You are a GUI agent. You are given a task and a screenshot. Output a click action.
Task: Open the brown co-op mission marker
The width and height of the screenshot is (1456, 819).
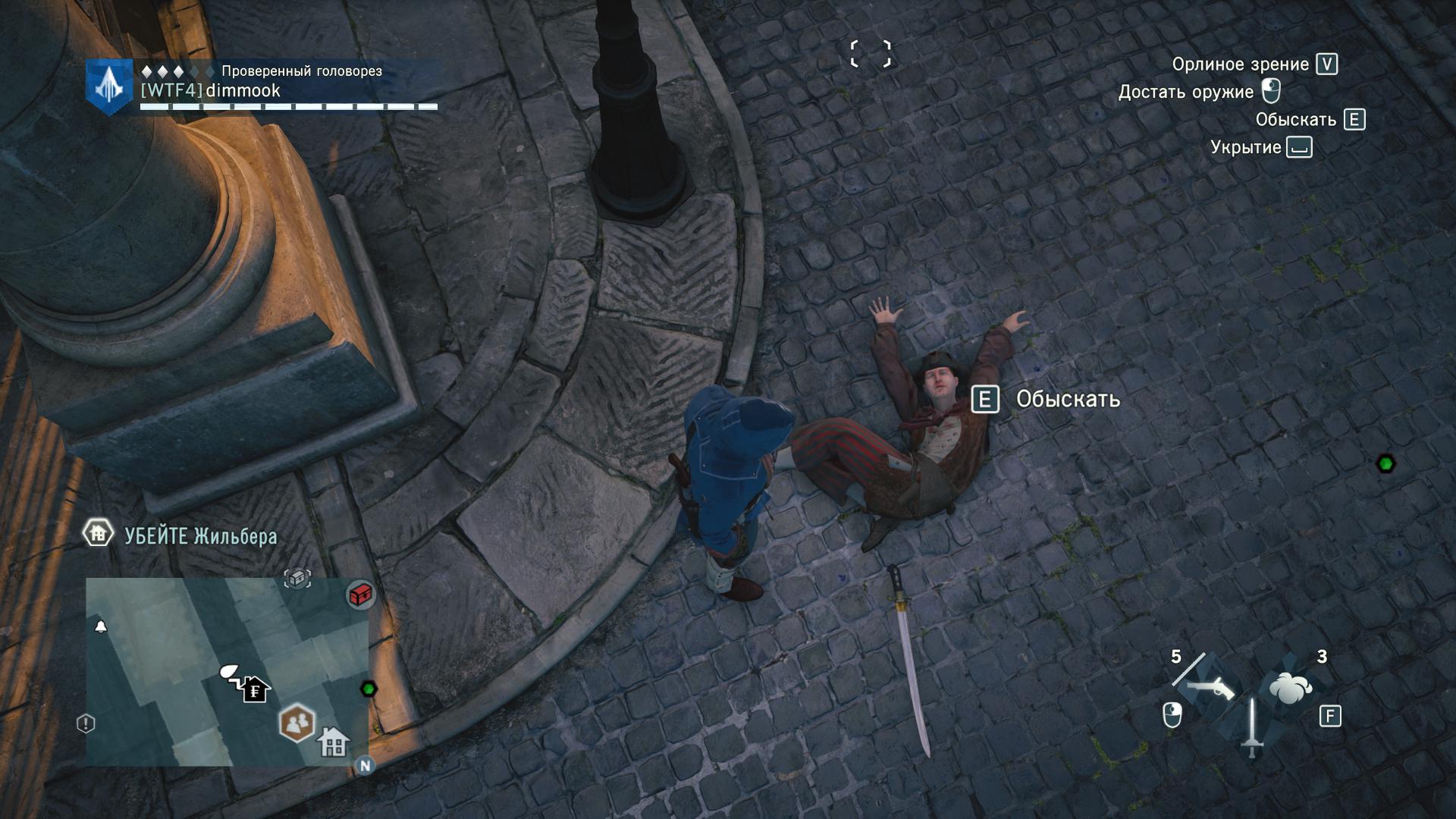[298, 722]
